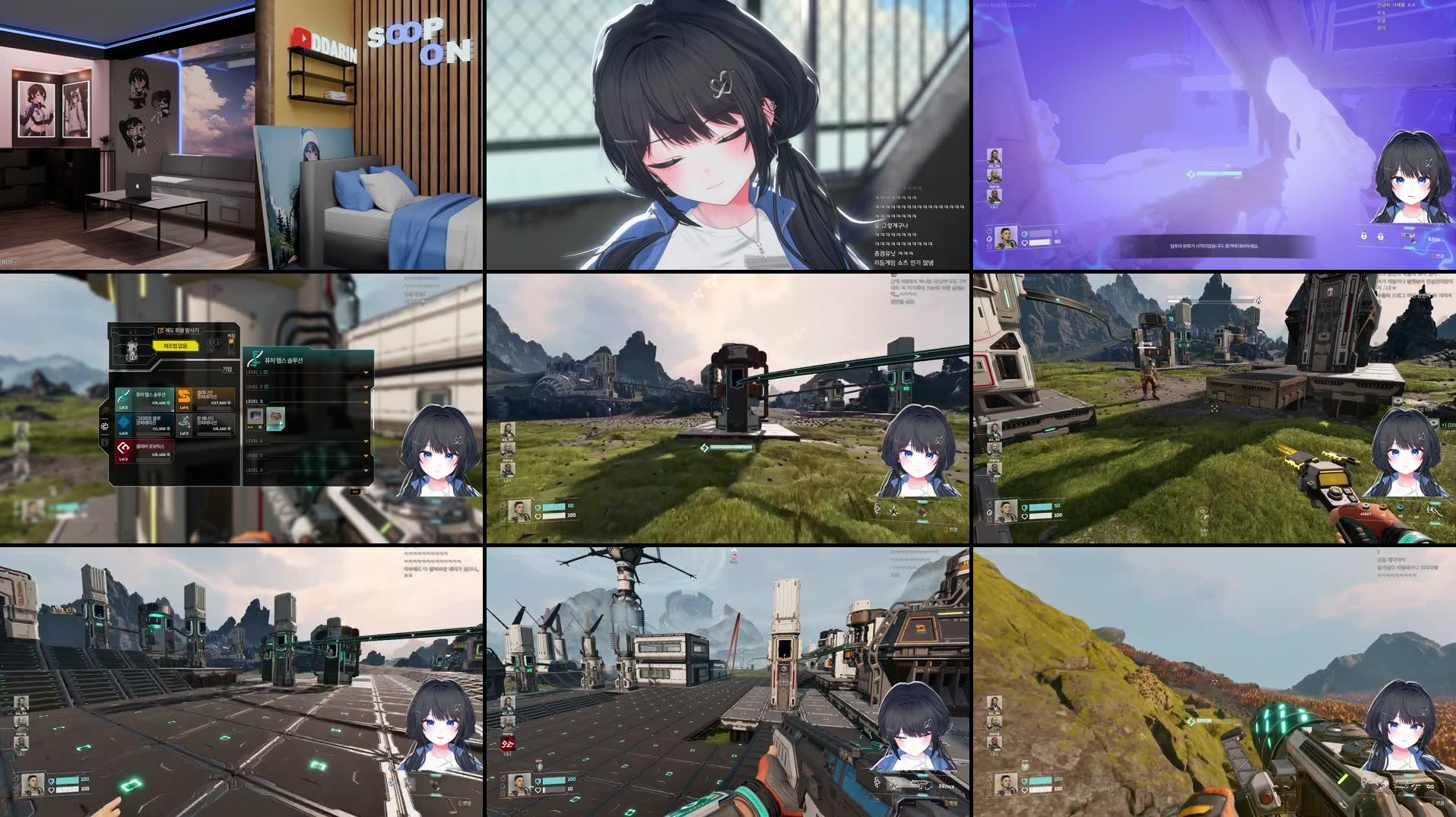Click the yellow 제조법 없음 button
The width and height of the screenshot is (1456, 817).
pos(175,344)
